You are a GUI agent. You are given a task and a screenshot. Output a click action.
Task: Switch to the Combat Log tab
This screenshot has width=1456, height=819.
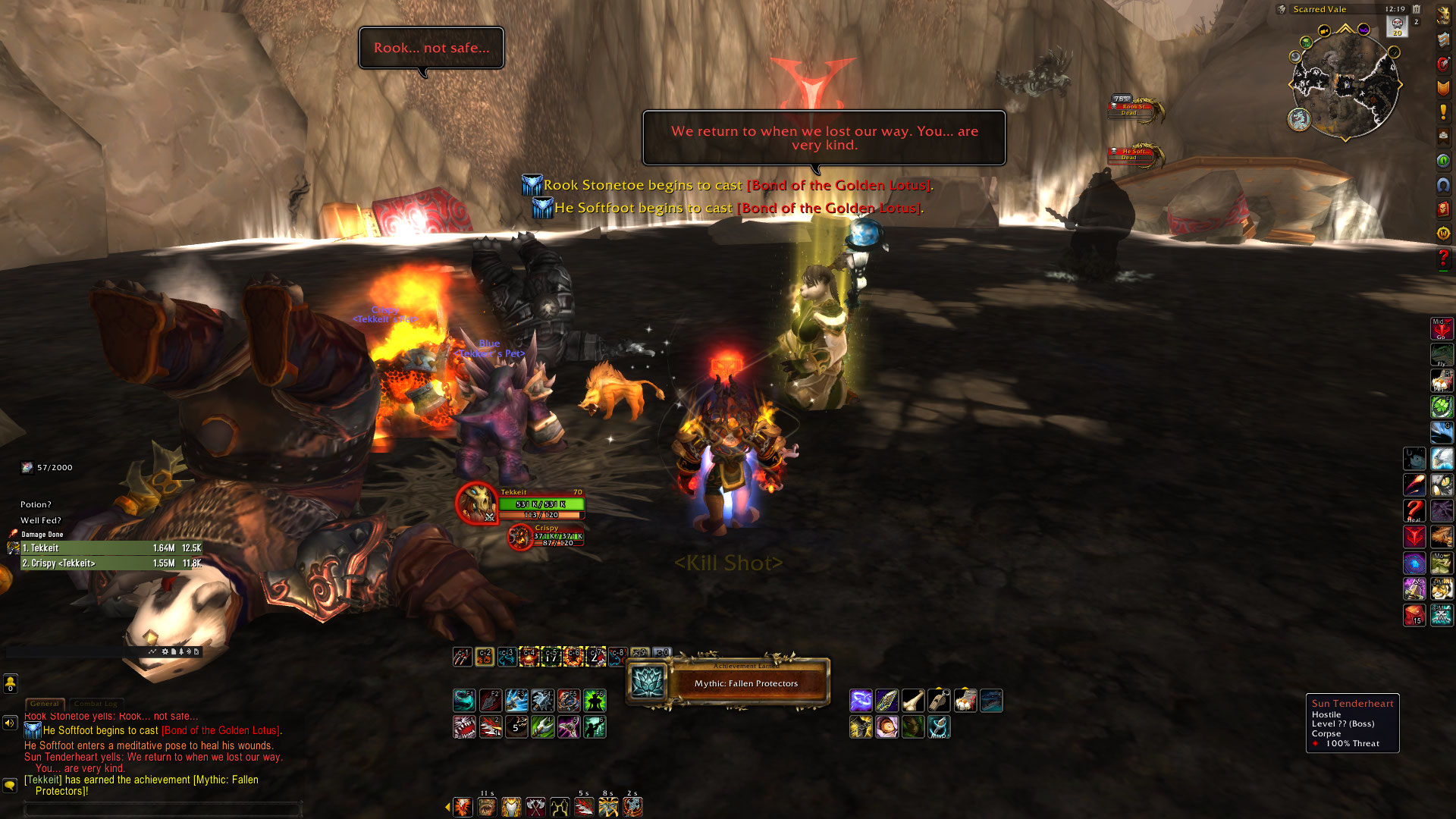pos(96,704)
